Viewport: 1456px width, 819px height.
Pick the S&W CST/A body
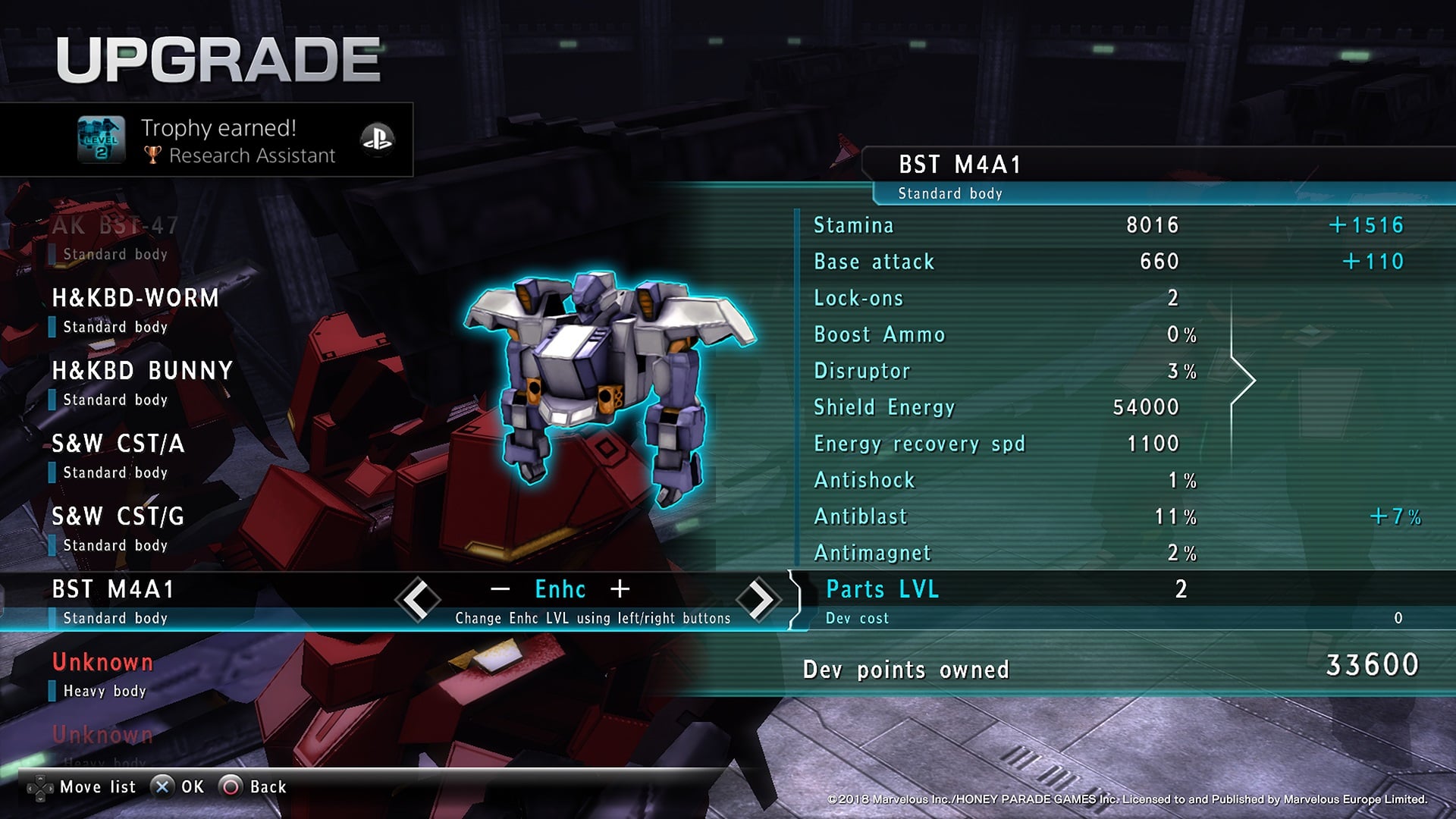pos(118,456)
